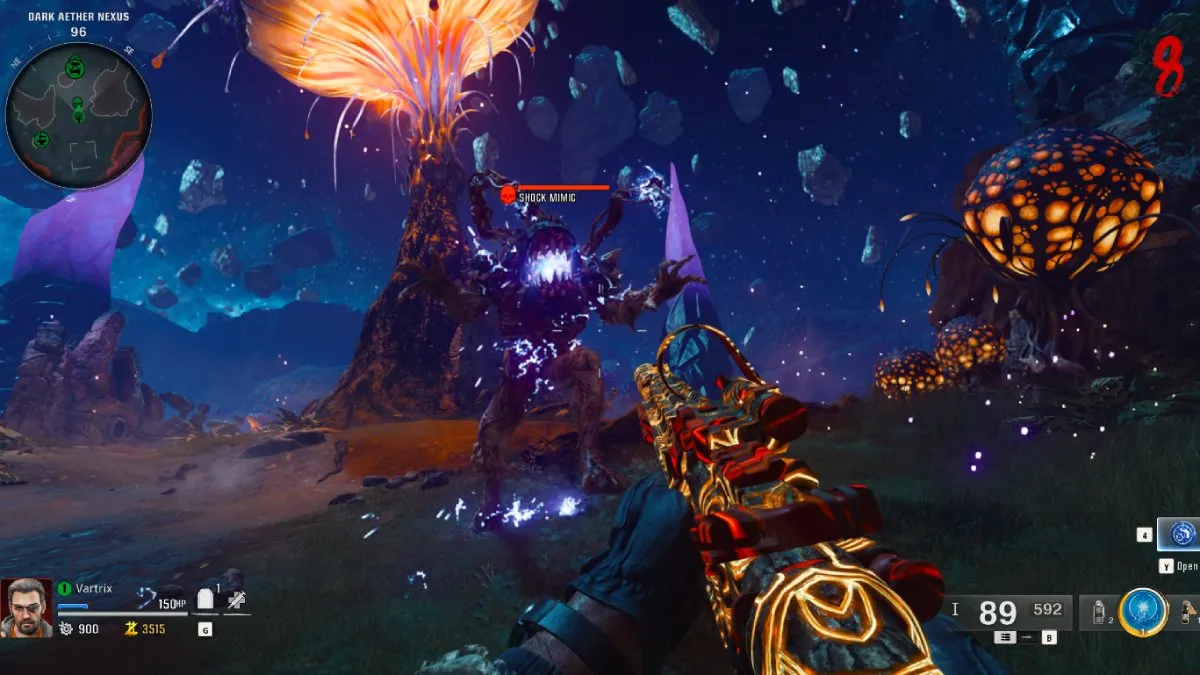1200x675 pixels.
Task: Select the tactical grenade equipment slot
Action: [x=1100, y=612]
